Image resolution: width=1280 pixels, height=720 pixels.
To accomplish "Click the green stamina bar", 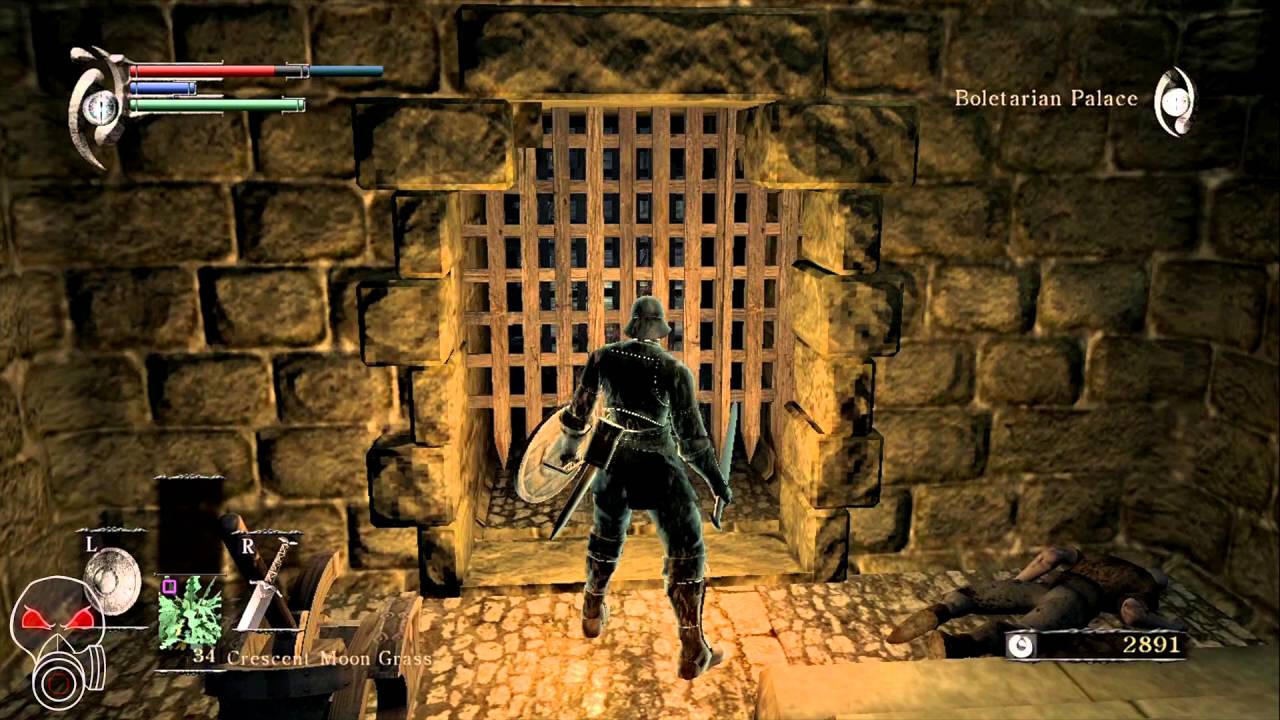I will [x=215, y=102].
